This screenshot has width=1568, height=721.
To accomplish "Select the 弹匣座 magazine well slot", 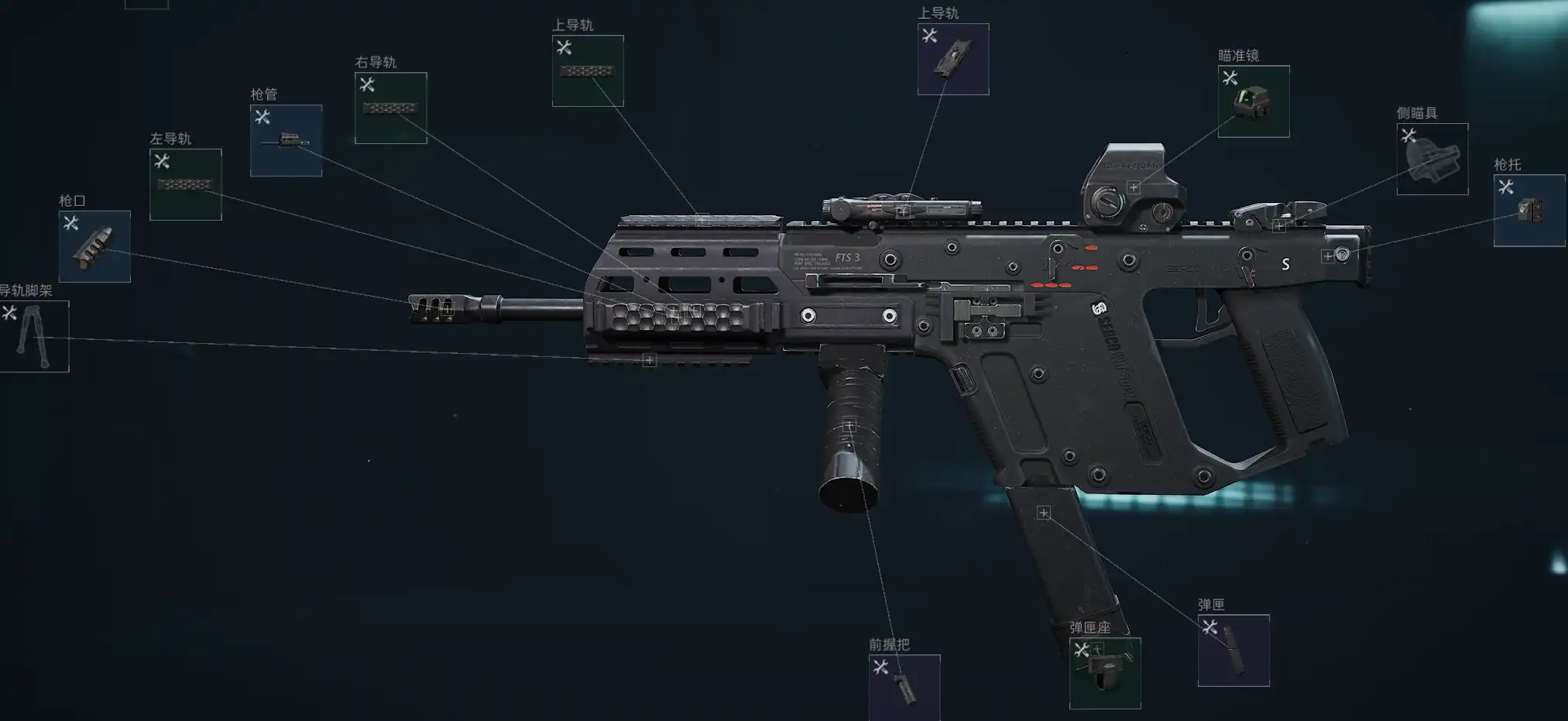I will (x=1104, y=672).
